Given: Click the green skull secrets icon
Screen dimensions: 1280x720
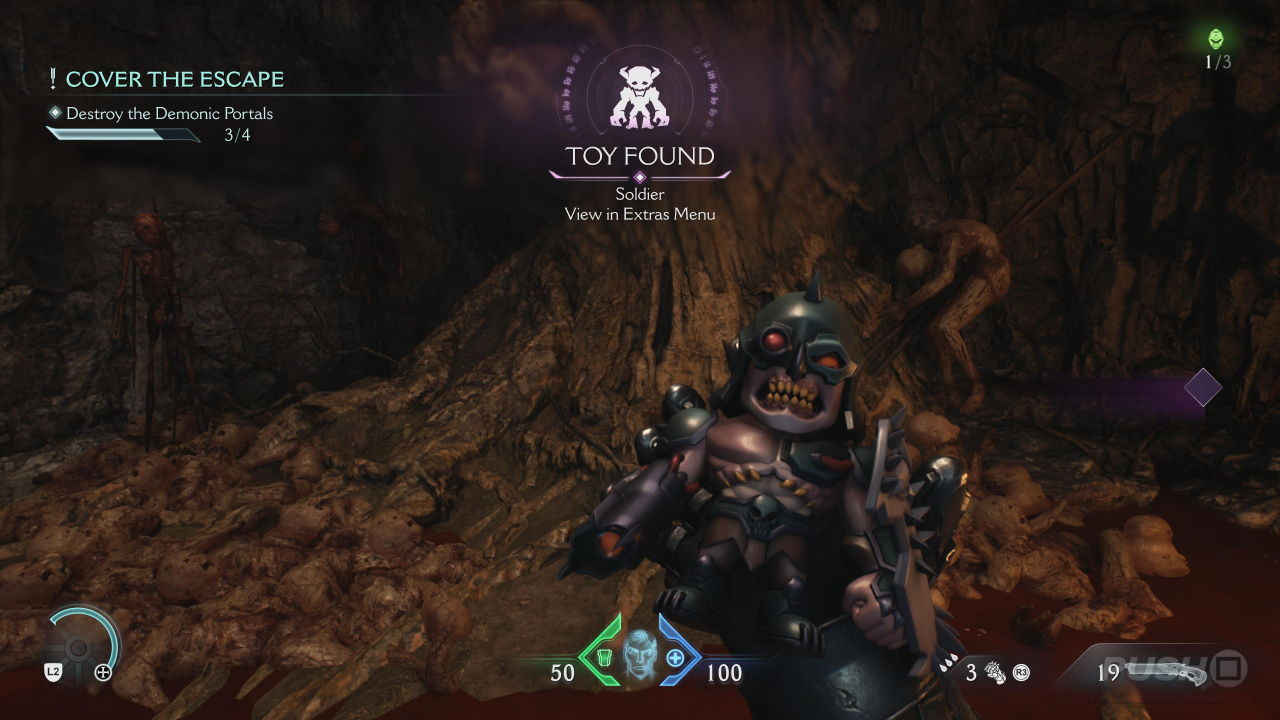Looking at the screenshot, I should click(x=1216, y=39).
